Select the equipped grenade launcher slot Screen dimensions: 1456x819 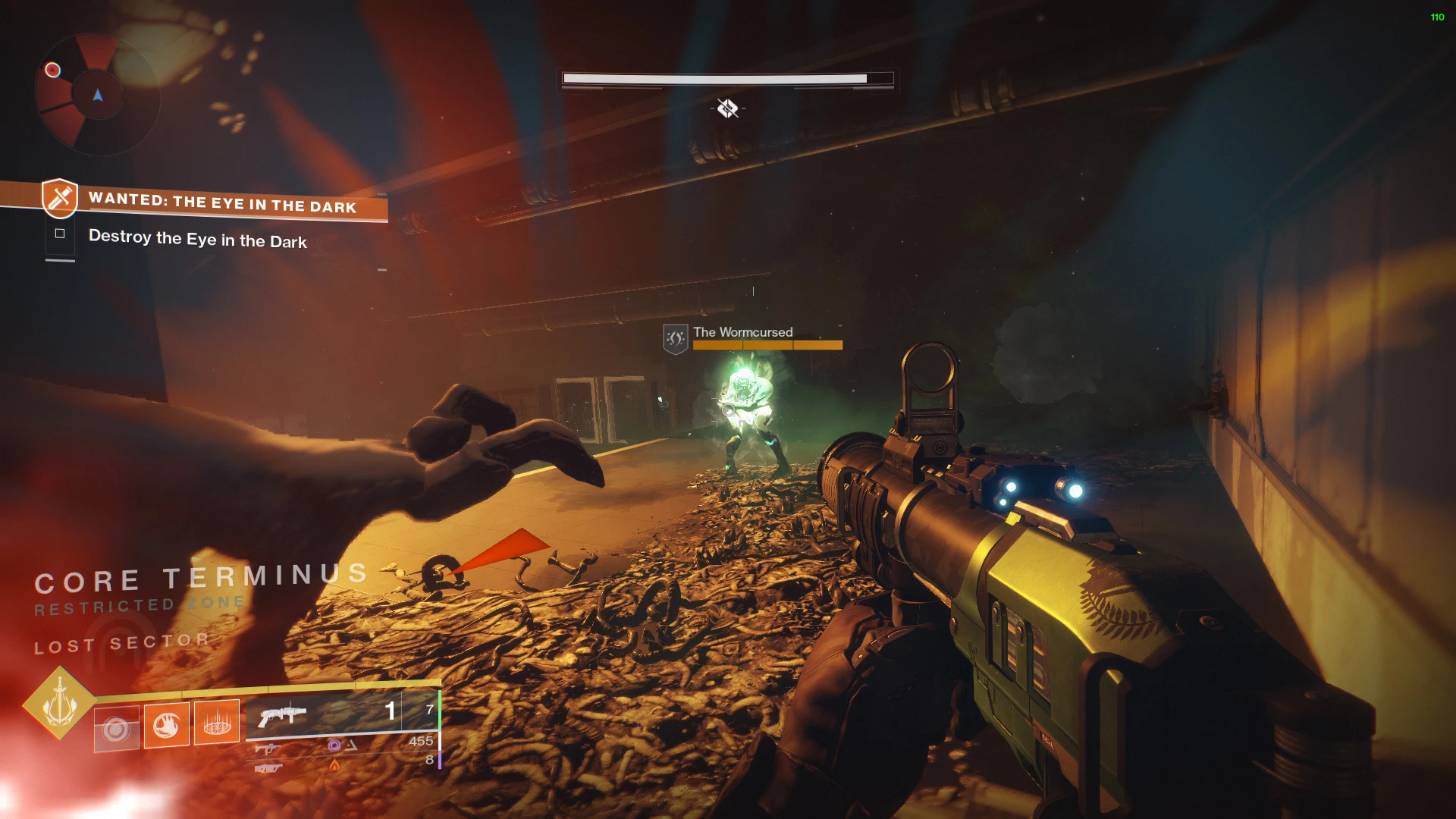(x=282, y=714)
